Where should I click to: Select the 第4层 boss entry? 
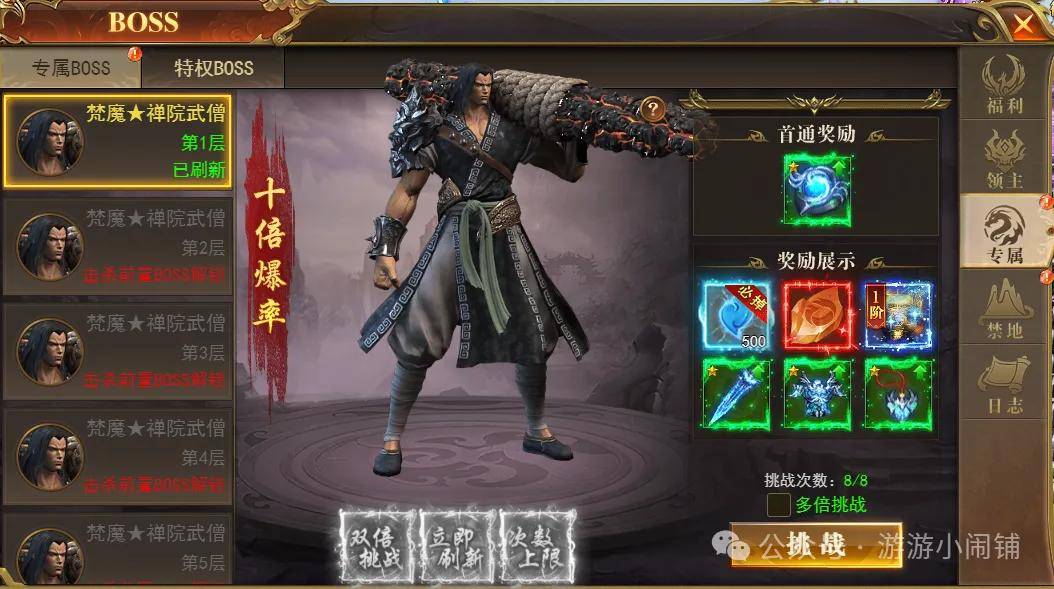[x=117, y=457]
